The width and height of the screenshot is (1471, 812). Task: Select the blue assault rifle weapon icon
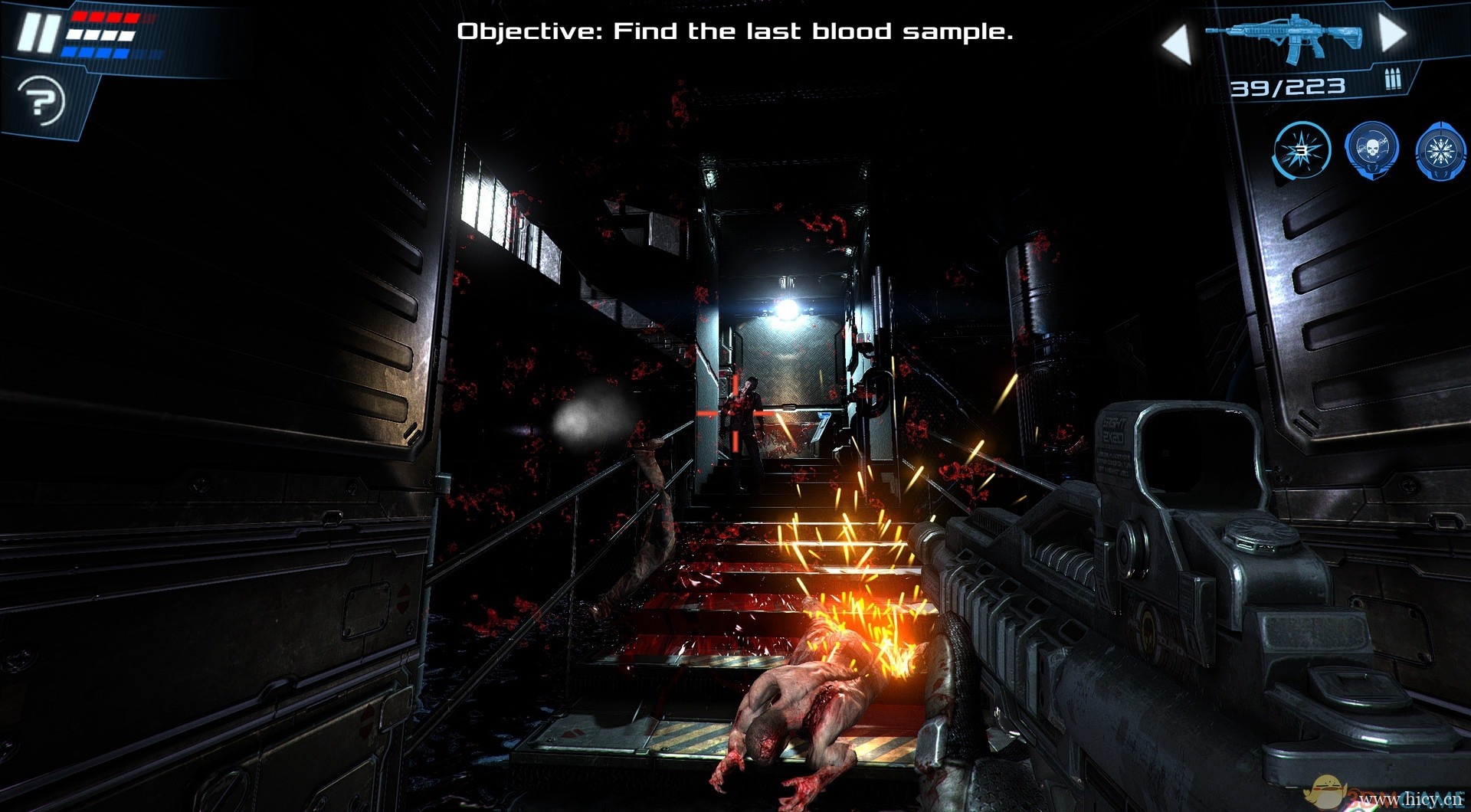pos(1285,37)
